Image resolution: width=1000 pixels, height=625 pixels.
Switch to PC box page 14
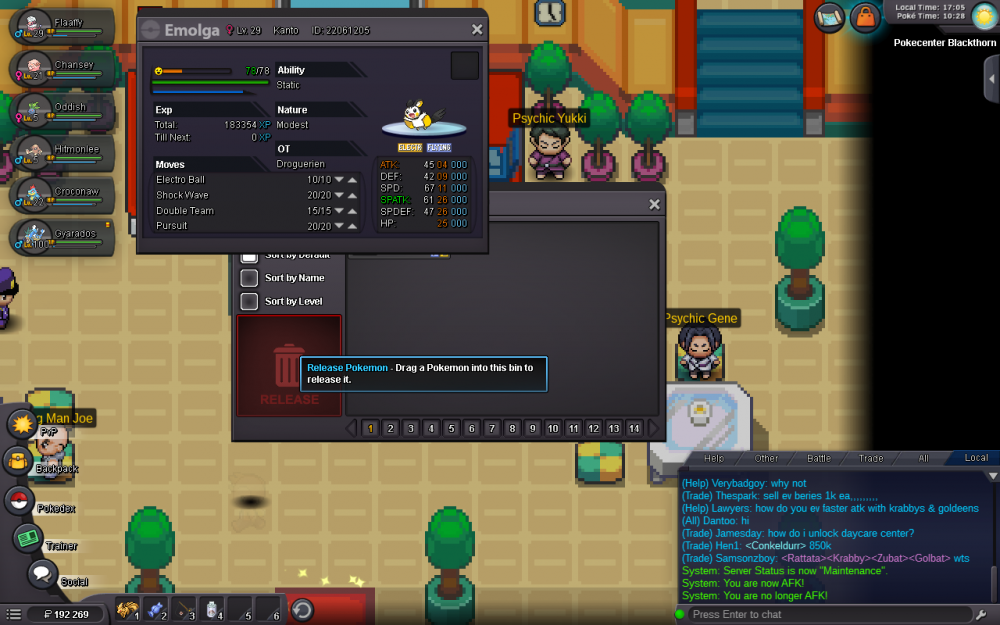634,428
